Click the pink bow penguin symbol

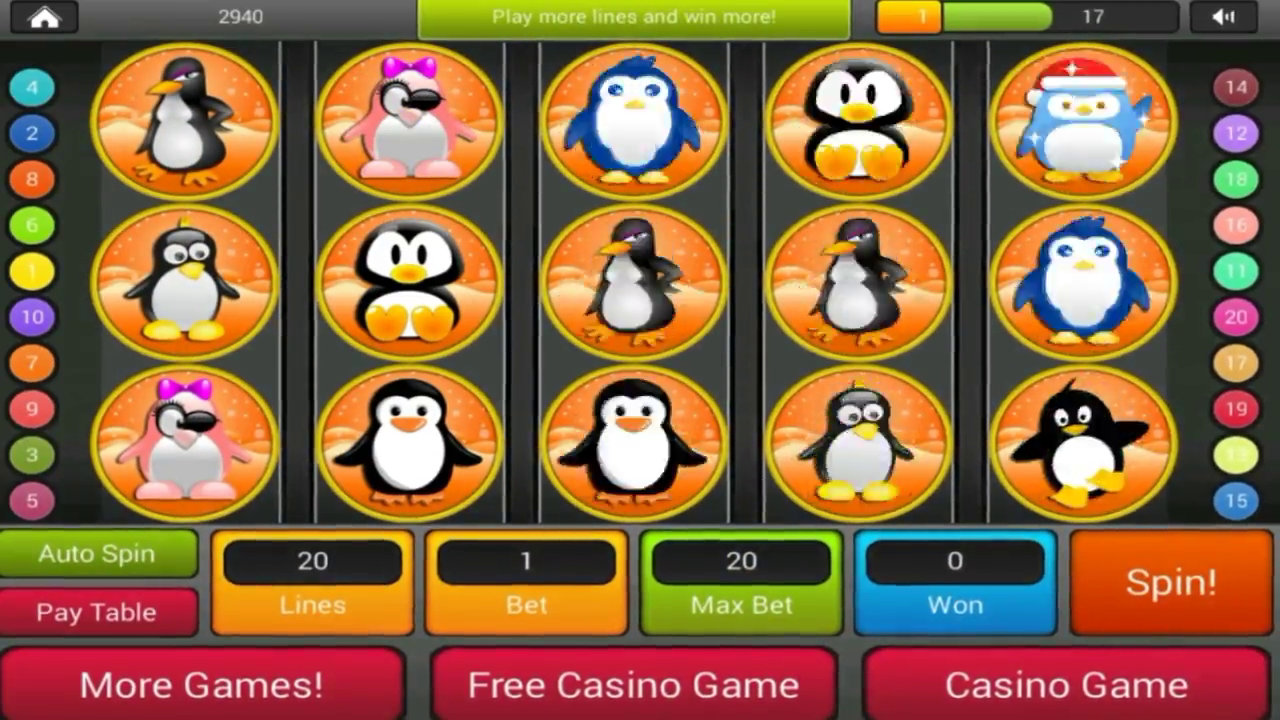[409, 118]
